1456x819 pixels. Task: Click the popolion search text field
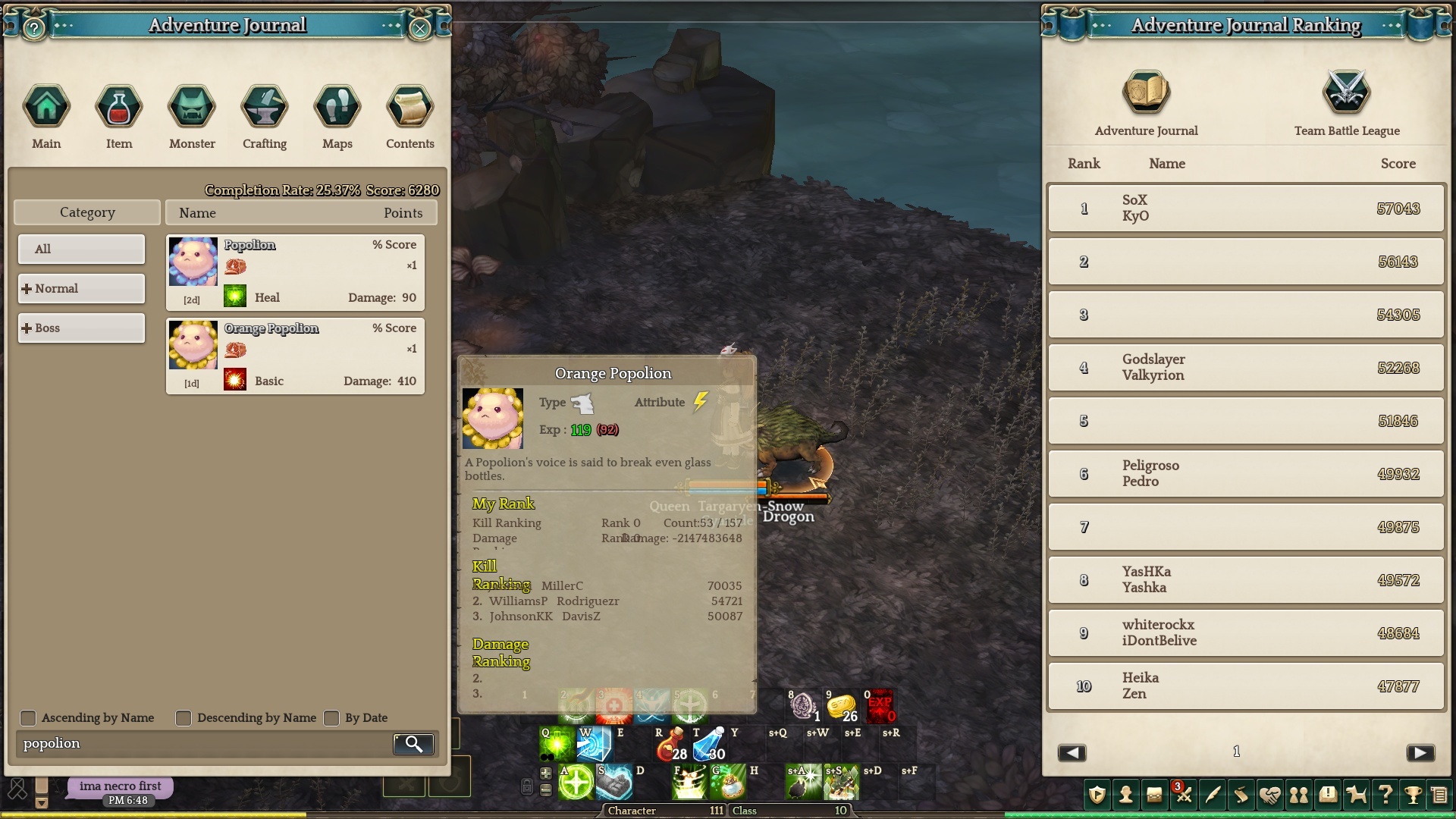[x=203, y=744]
